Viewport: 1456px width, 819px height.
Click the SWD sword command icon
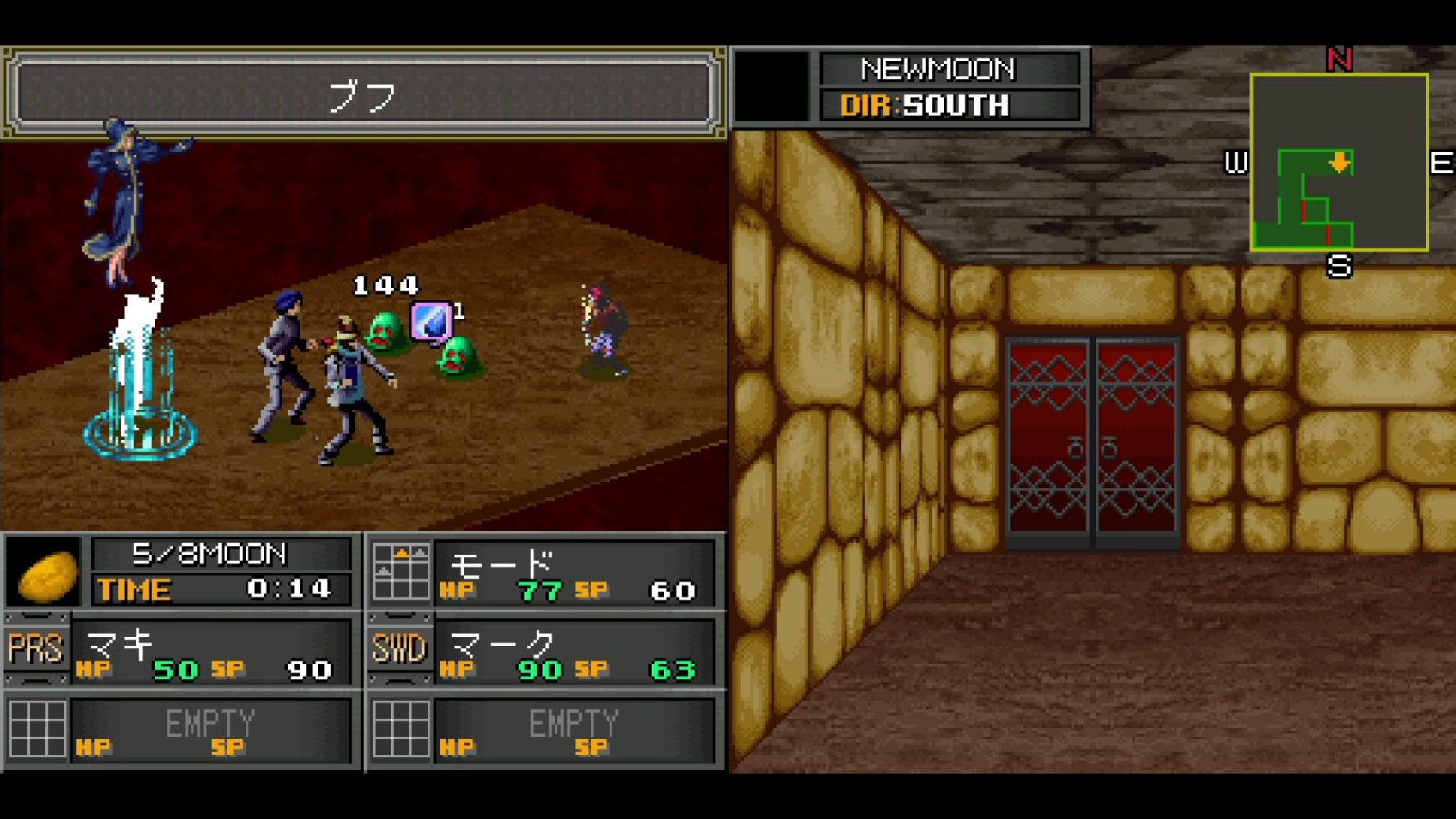coord(400,649)
